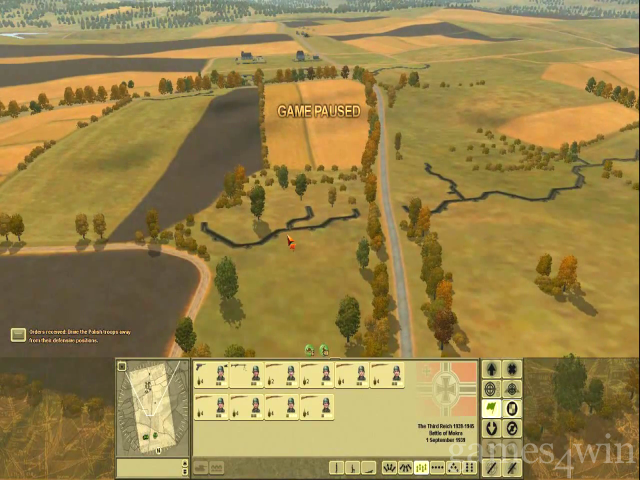
Task: Open the orders received message icon
Action: pos(18,335)
